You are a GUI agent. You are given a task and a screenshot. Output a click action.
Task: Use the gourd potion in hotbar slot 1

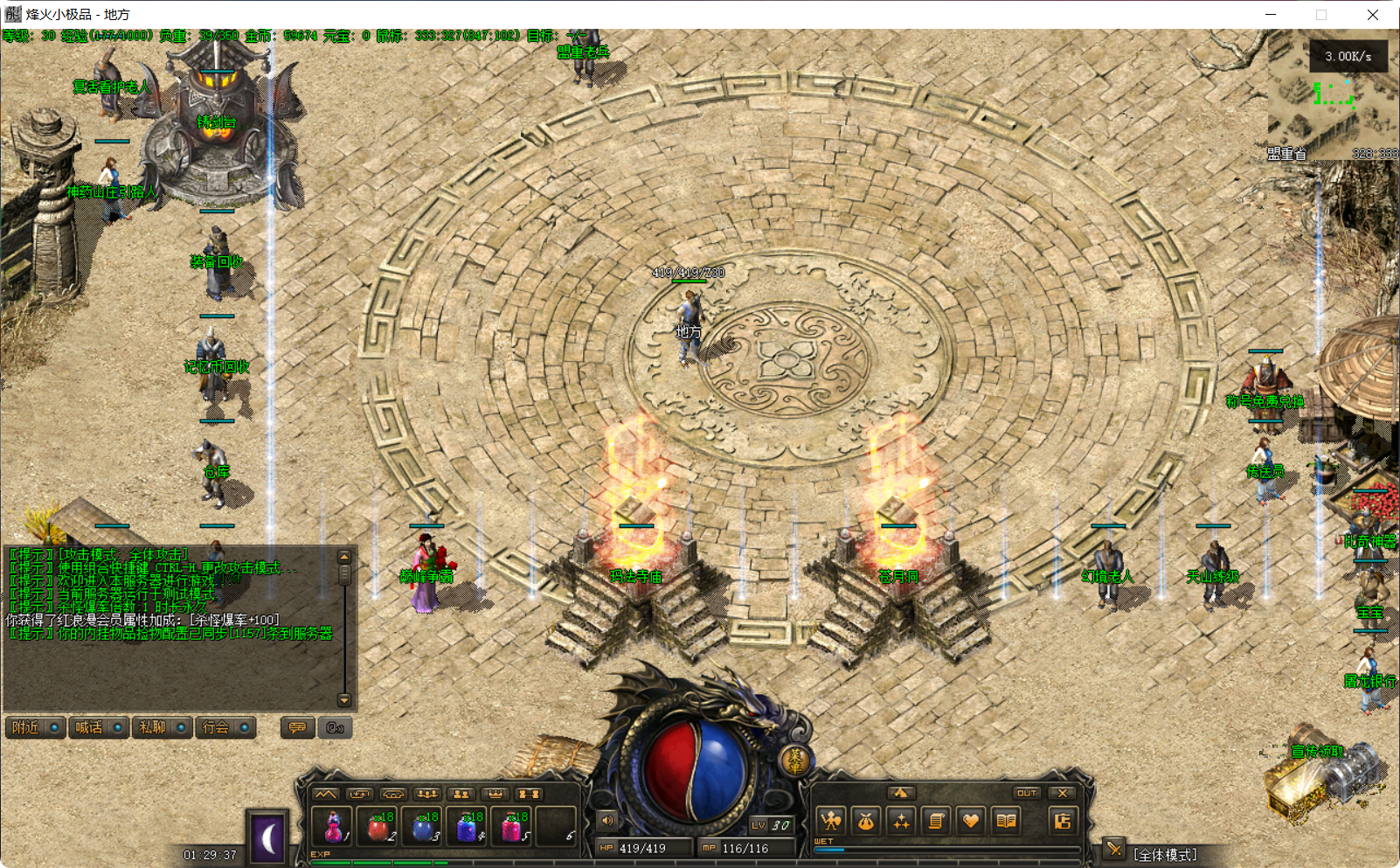(x=333, y=824)
